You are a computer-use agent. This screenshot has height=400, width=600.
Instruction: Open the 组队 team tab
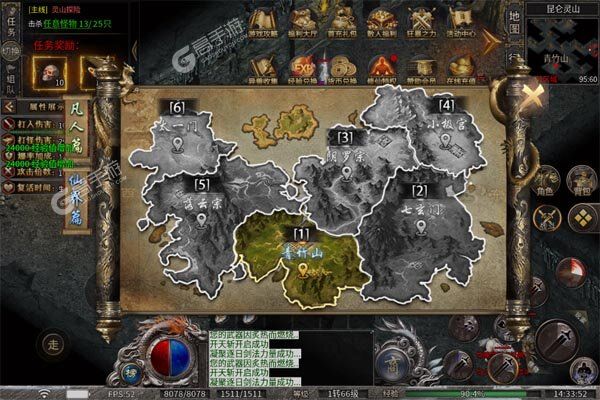(x=10, y=82)
